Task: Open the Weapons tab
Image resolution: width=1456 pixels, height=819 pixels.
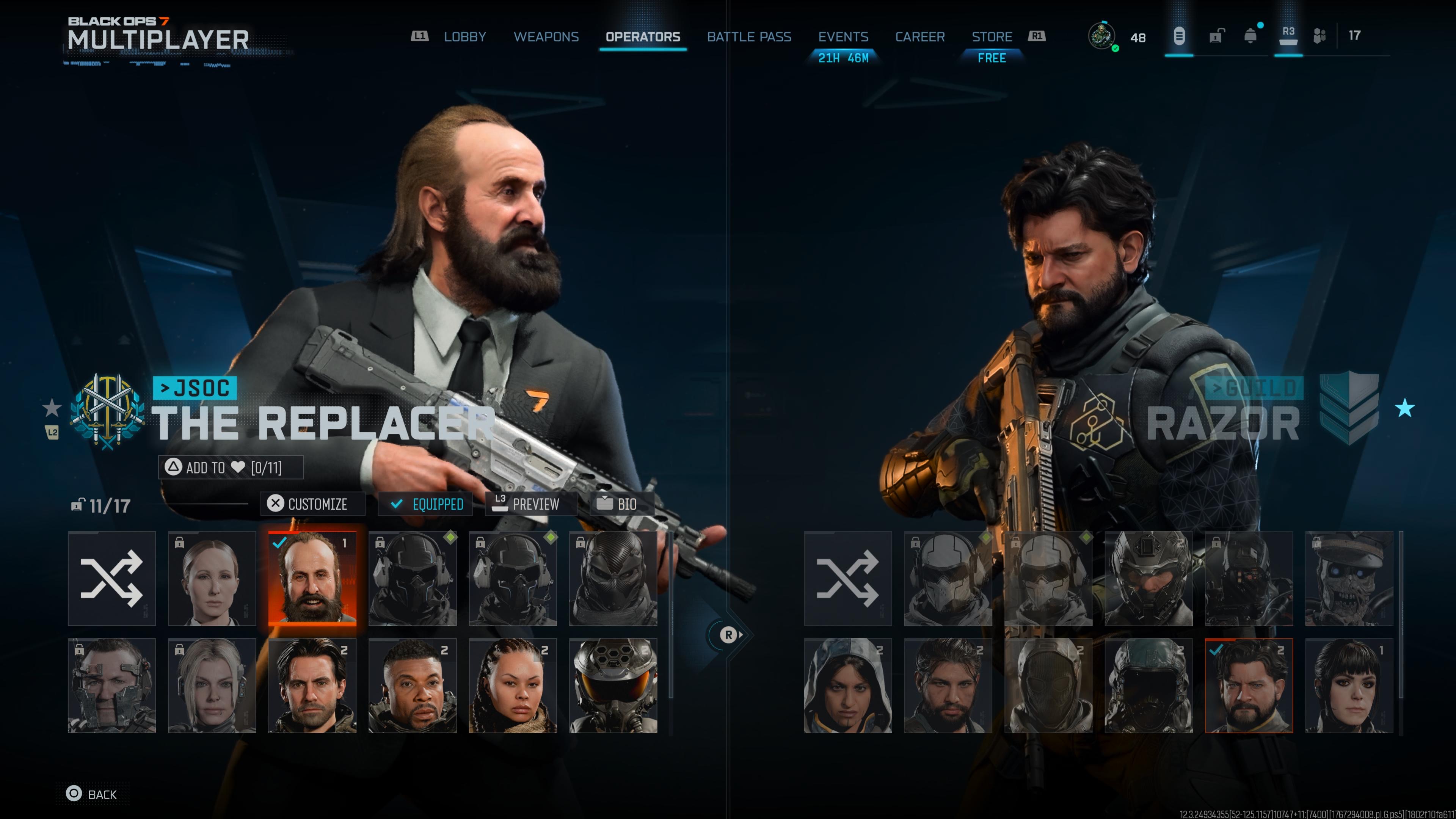Action: tap(546, 37)
